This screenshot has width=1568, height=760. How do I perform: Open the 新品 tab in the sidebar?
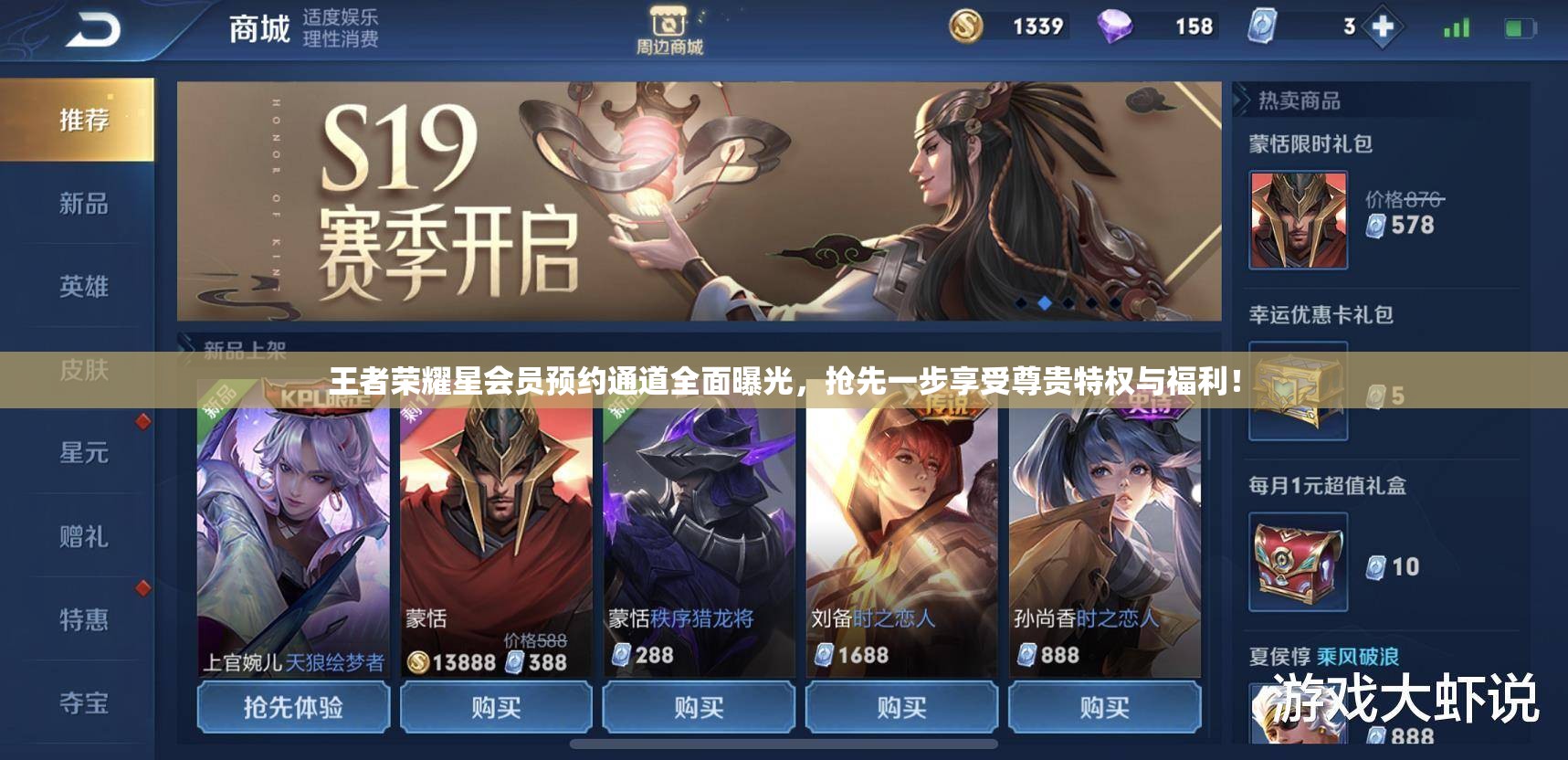coord(85,206)
